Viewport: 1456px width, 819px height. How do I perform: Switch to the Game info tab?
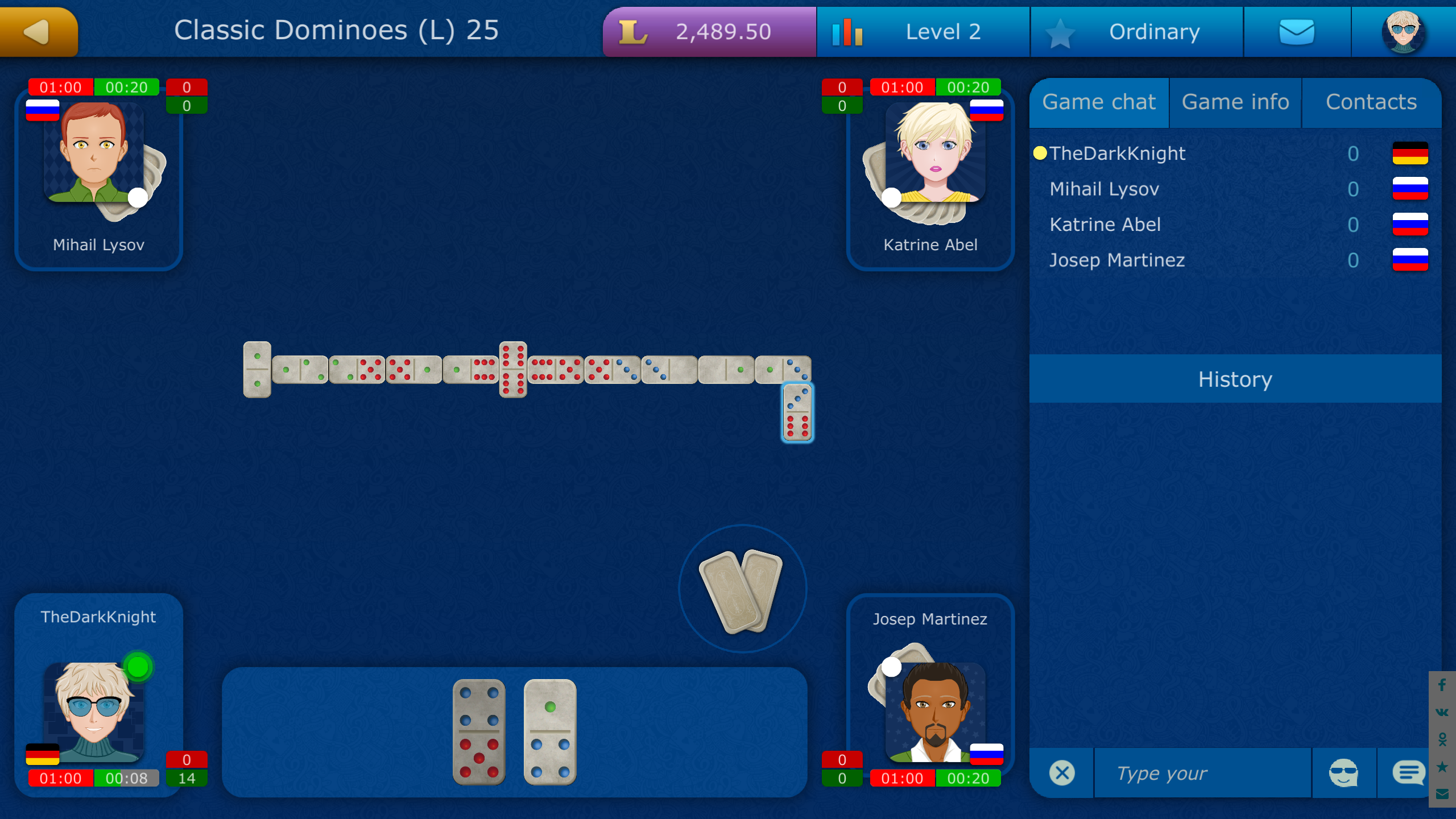tap(1235, 102)
